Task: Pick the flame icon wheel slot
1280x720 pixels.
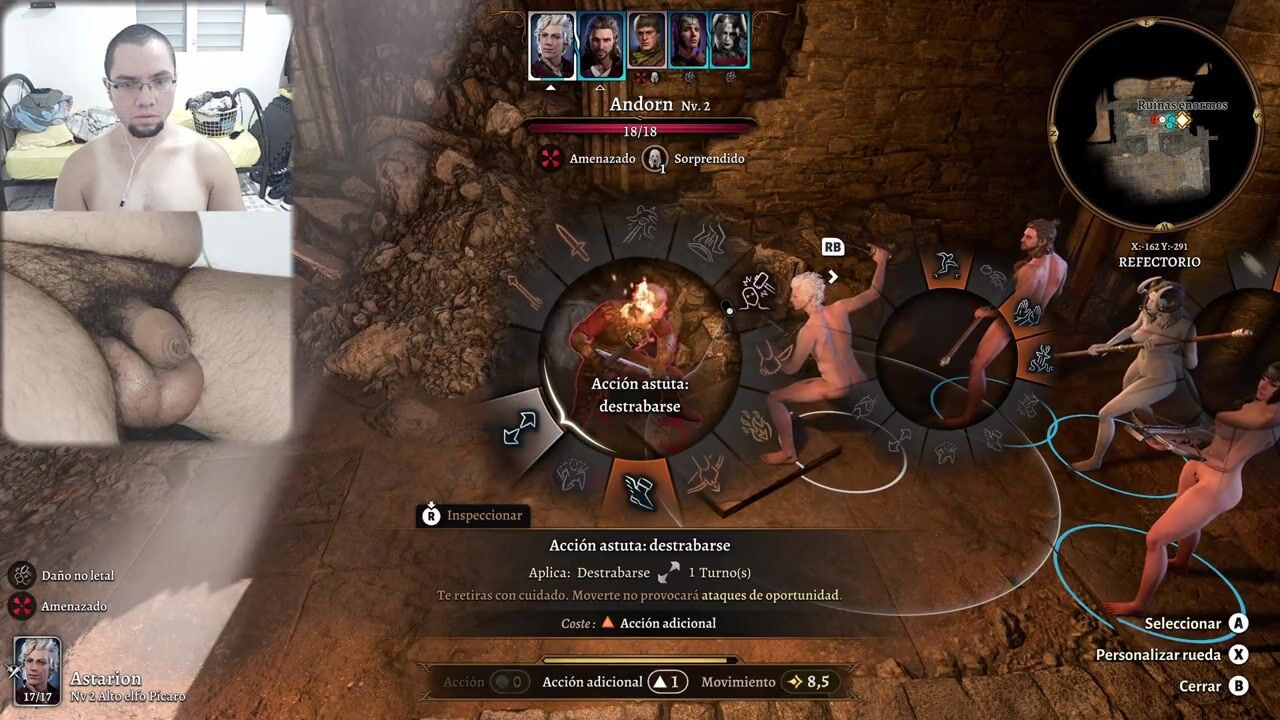Action: (754, 426)
